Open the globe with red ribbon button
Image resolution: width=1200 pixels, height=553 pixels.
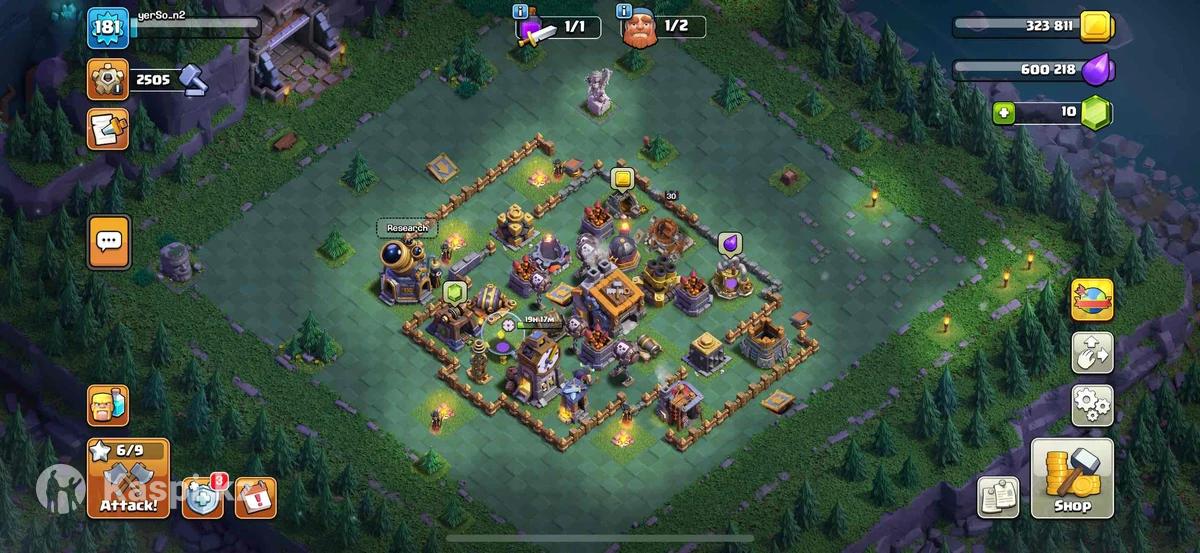(1092, 299)
